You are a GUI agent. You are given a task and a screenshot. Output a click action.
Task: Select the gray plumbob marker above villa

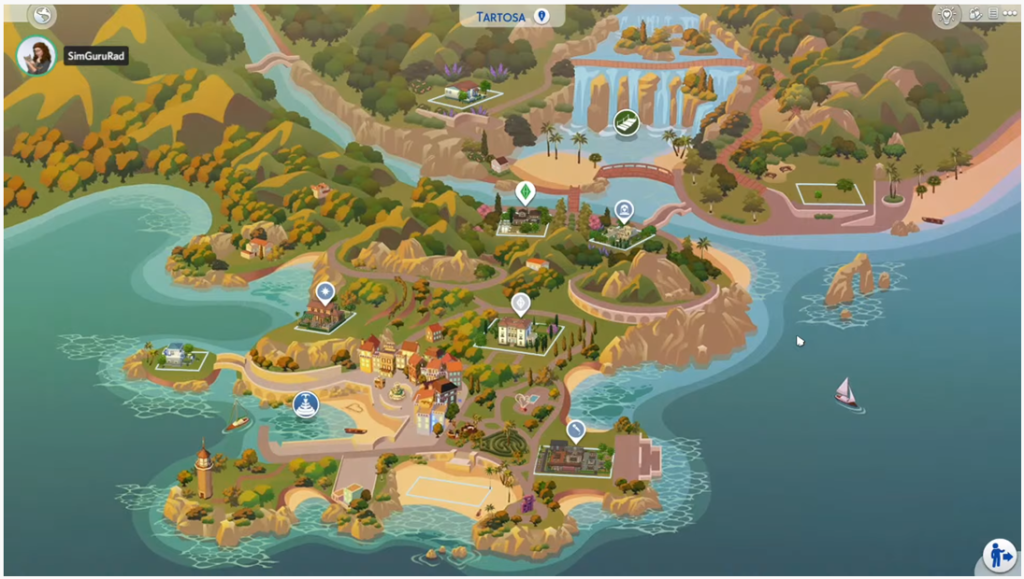pyautogui.click(x=520, y=304)
